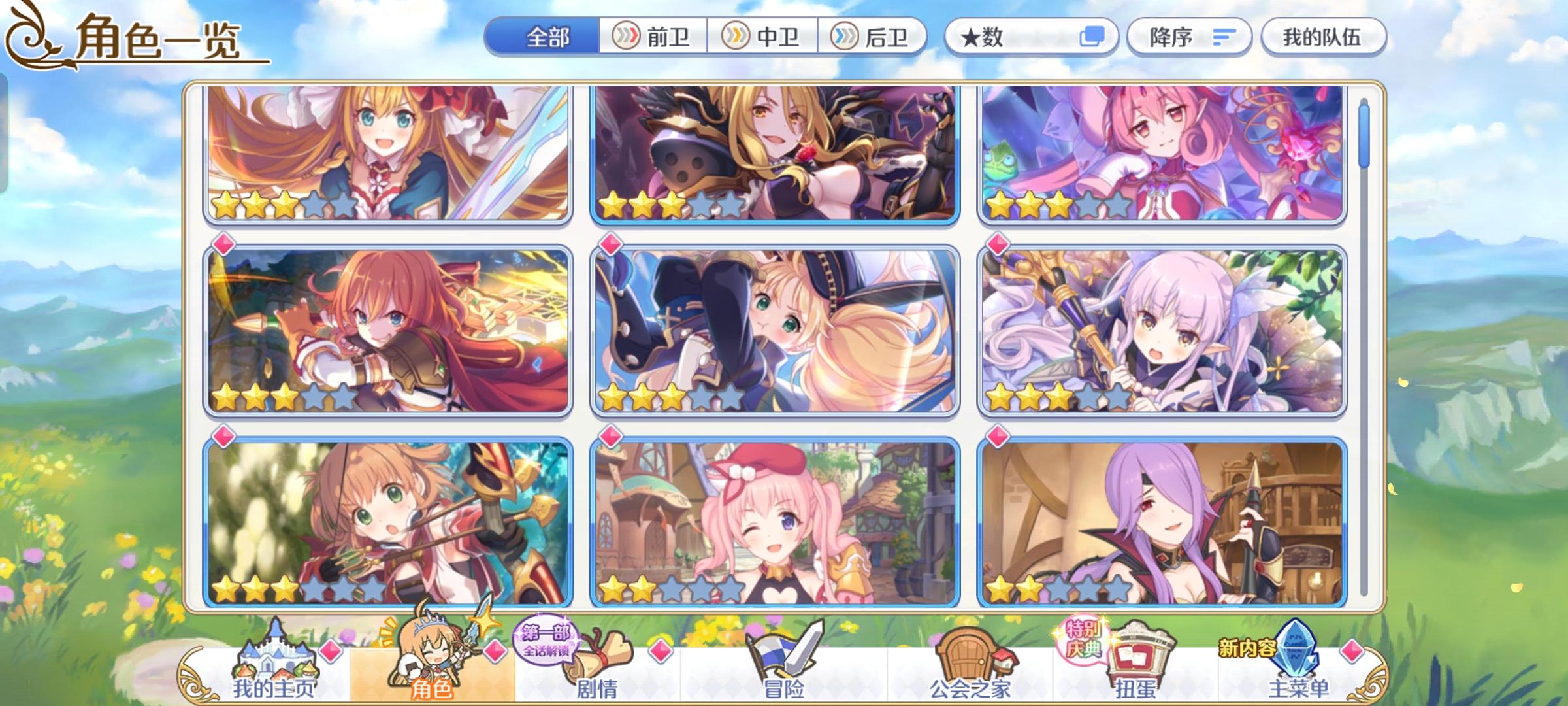Screen dimensions: 1568x706
Task: Enable the 前卫 vanguard filter
Action: tap(653, 37)
